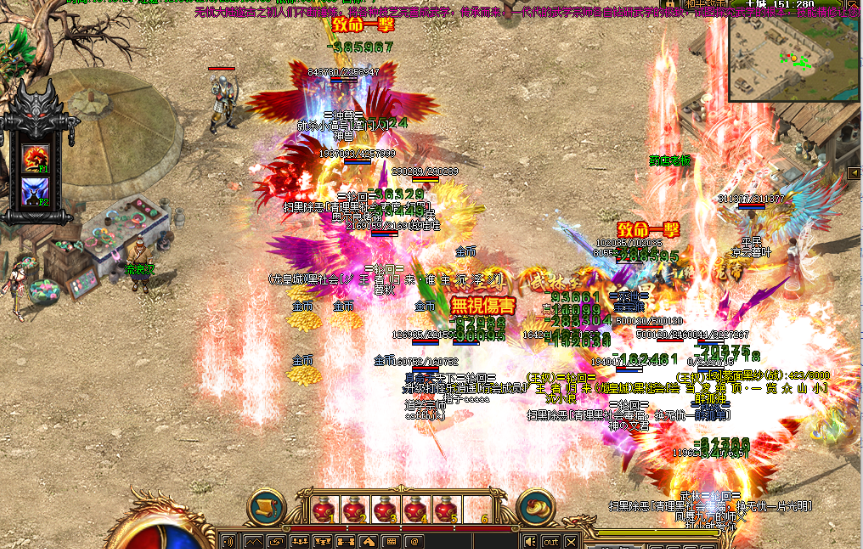Click the X button on the bottom bar
This screenshot has height=549, width=863.
pyautogui.click(x=571, y=541)
